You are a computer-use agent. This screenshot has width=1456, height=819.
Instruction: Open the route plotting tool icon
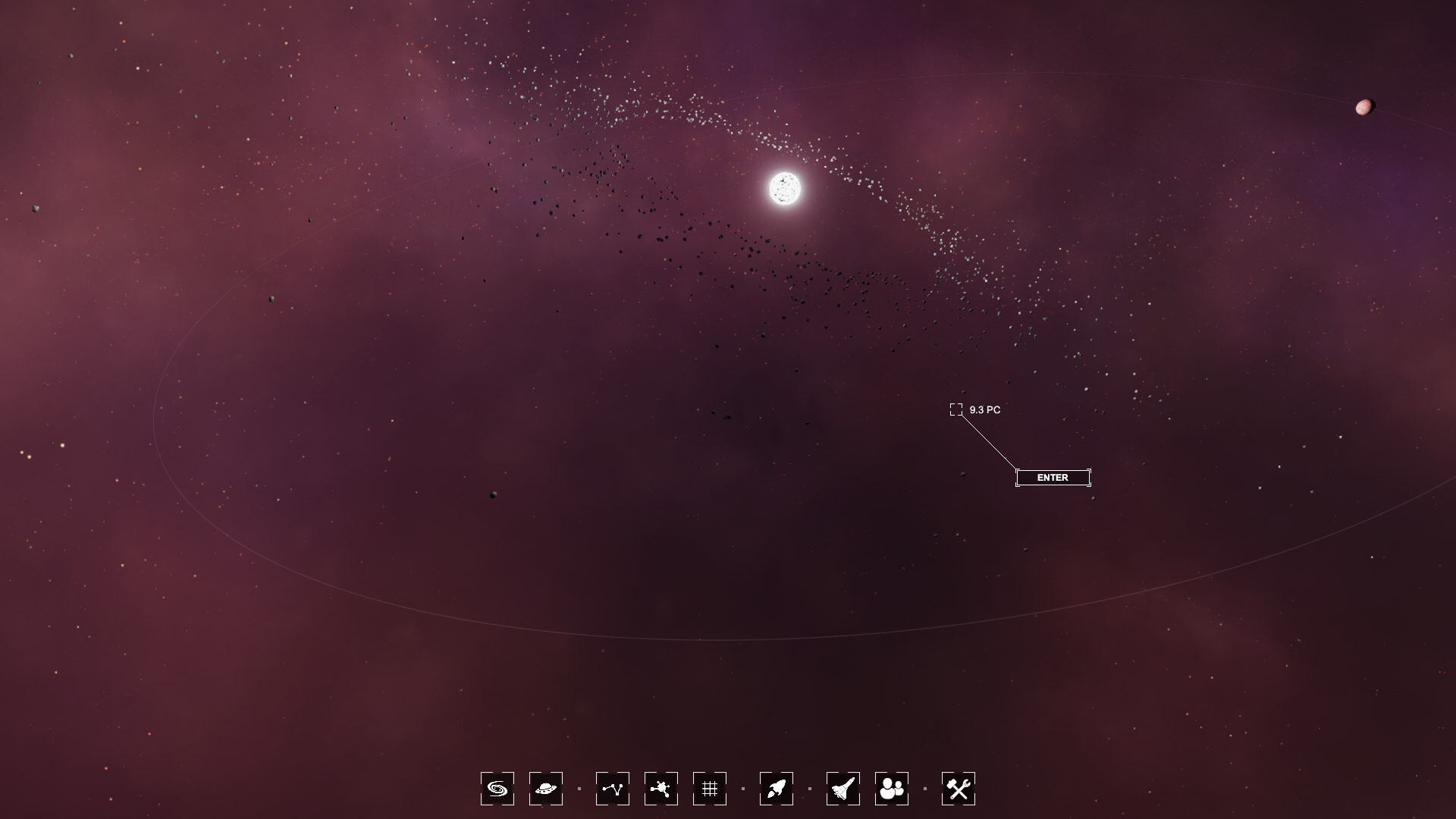(613, 789)
